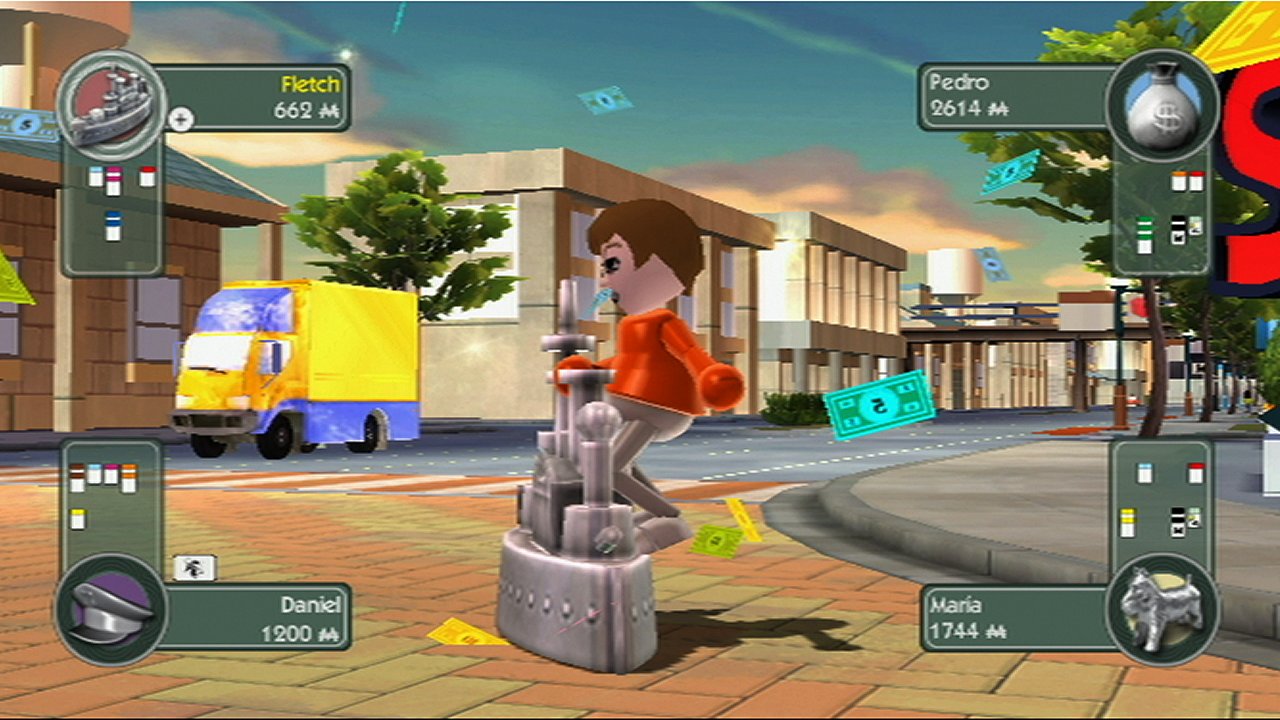Click Daniel's 1200 money balance
Viewport: 1280px width, 720px height.
point(300,635)
